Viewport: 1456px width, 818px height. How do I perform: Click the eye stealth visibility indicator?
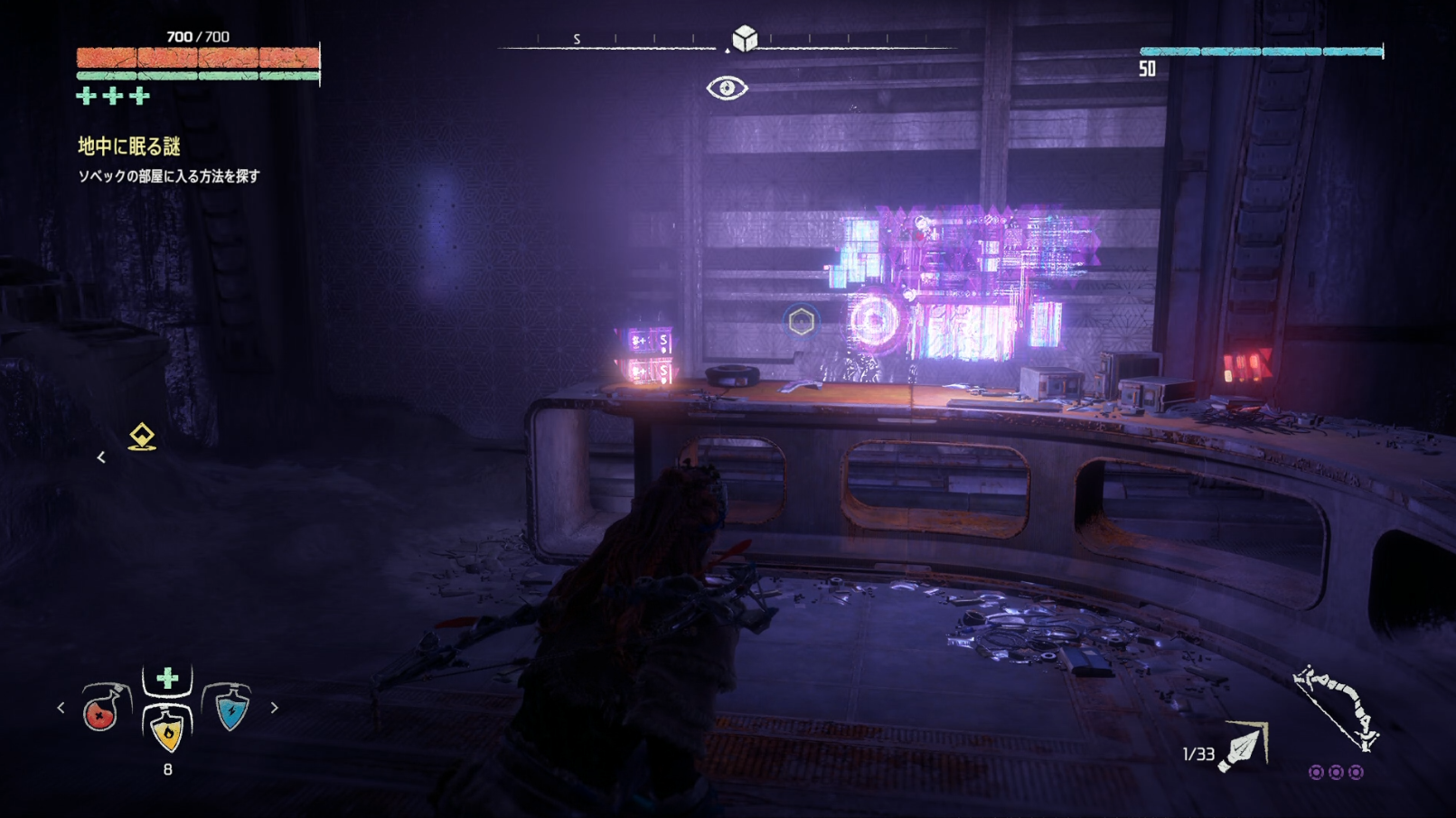(x=727, y=88)
